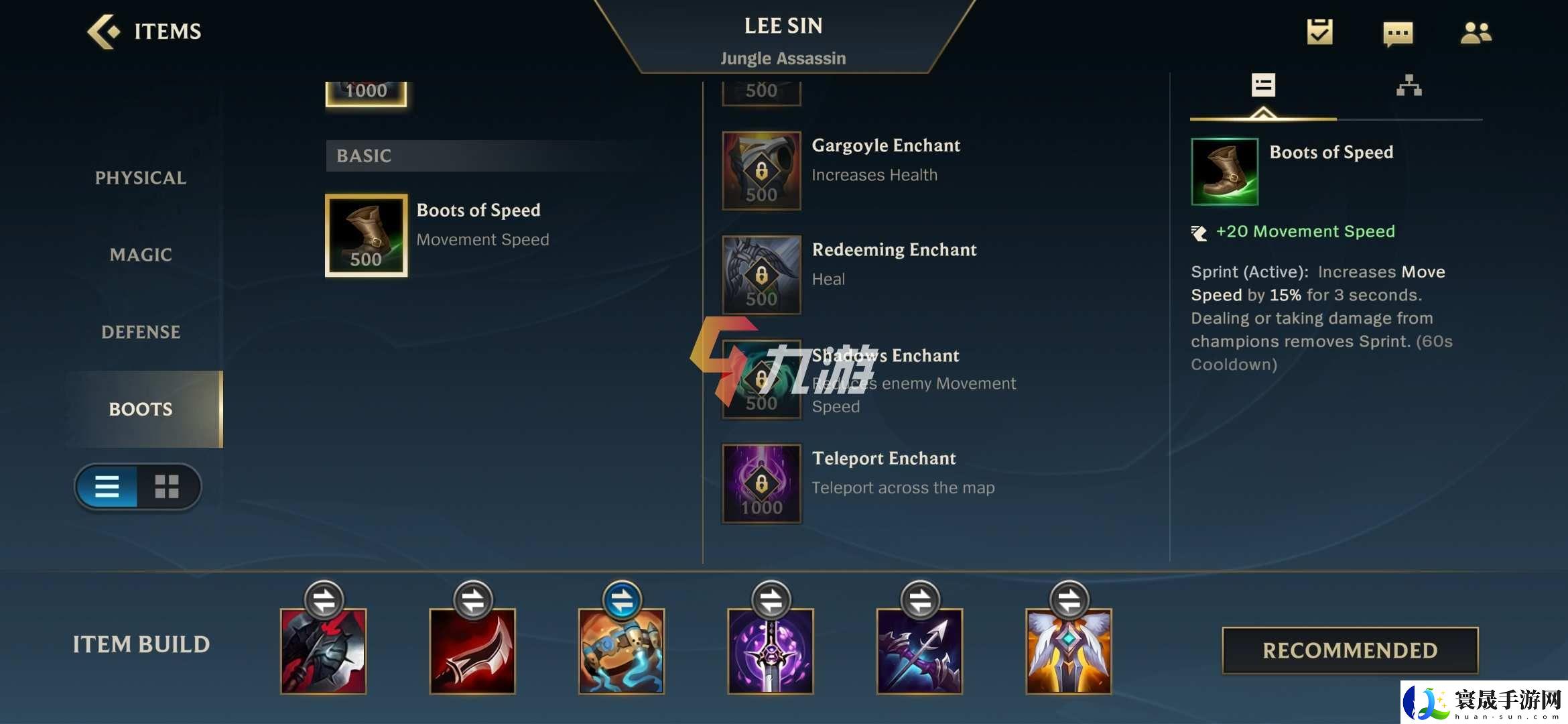
Task: Select the winged armor item build slot
Action: click(x=1069, y=651)
